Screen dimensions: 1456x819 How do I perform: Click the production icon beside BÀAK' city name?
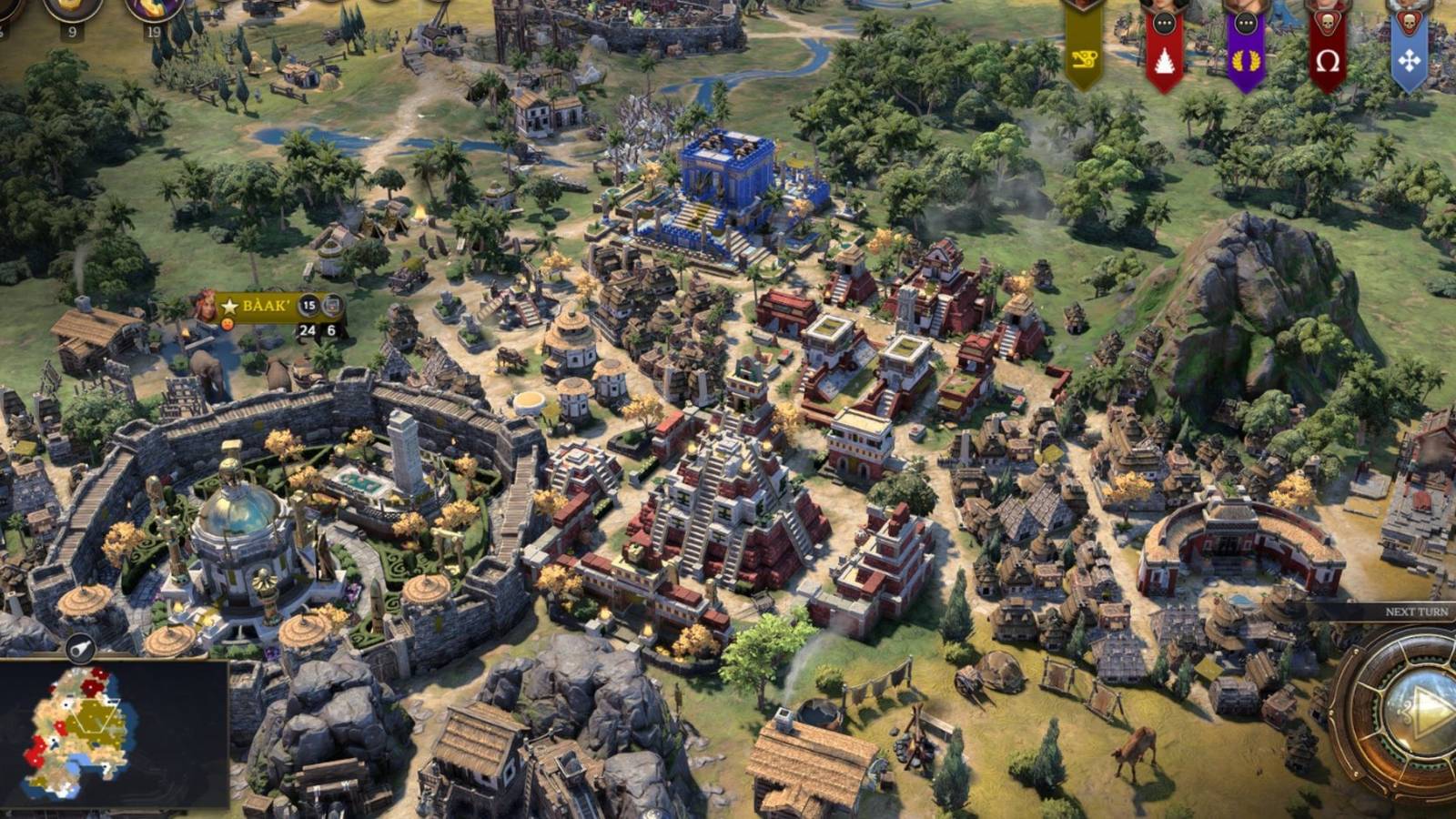pos(333,306)
